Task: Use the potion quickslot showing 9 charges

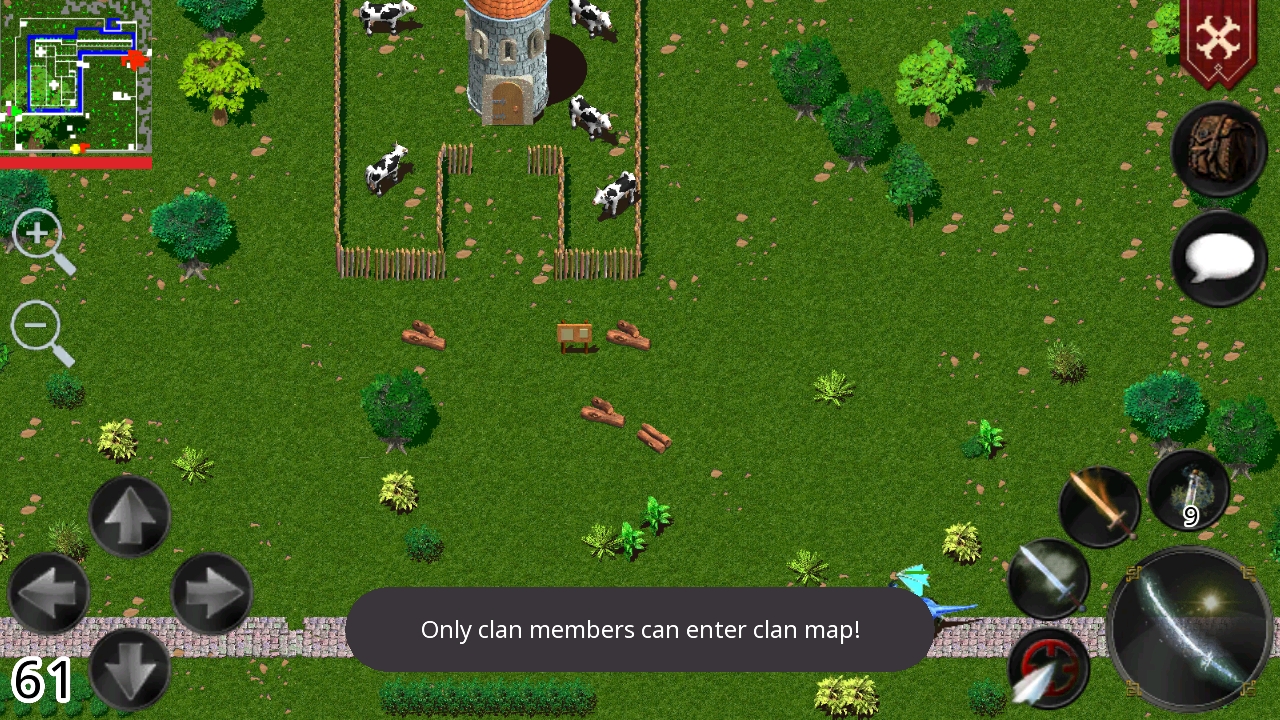Action: coord(1188,490)
